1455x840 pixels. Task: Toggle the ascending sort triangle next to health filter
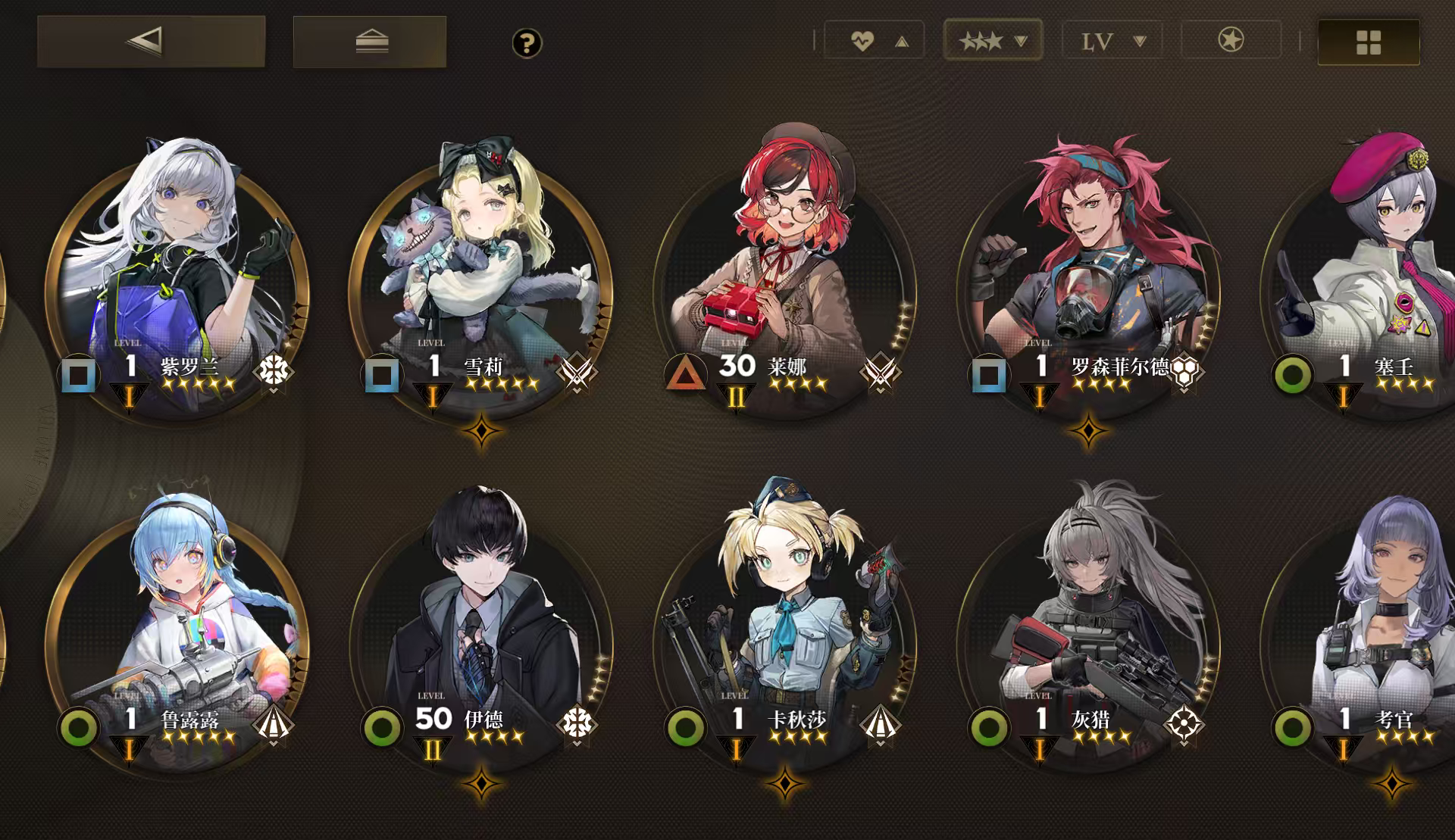click(x=900, y=42)
